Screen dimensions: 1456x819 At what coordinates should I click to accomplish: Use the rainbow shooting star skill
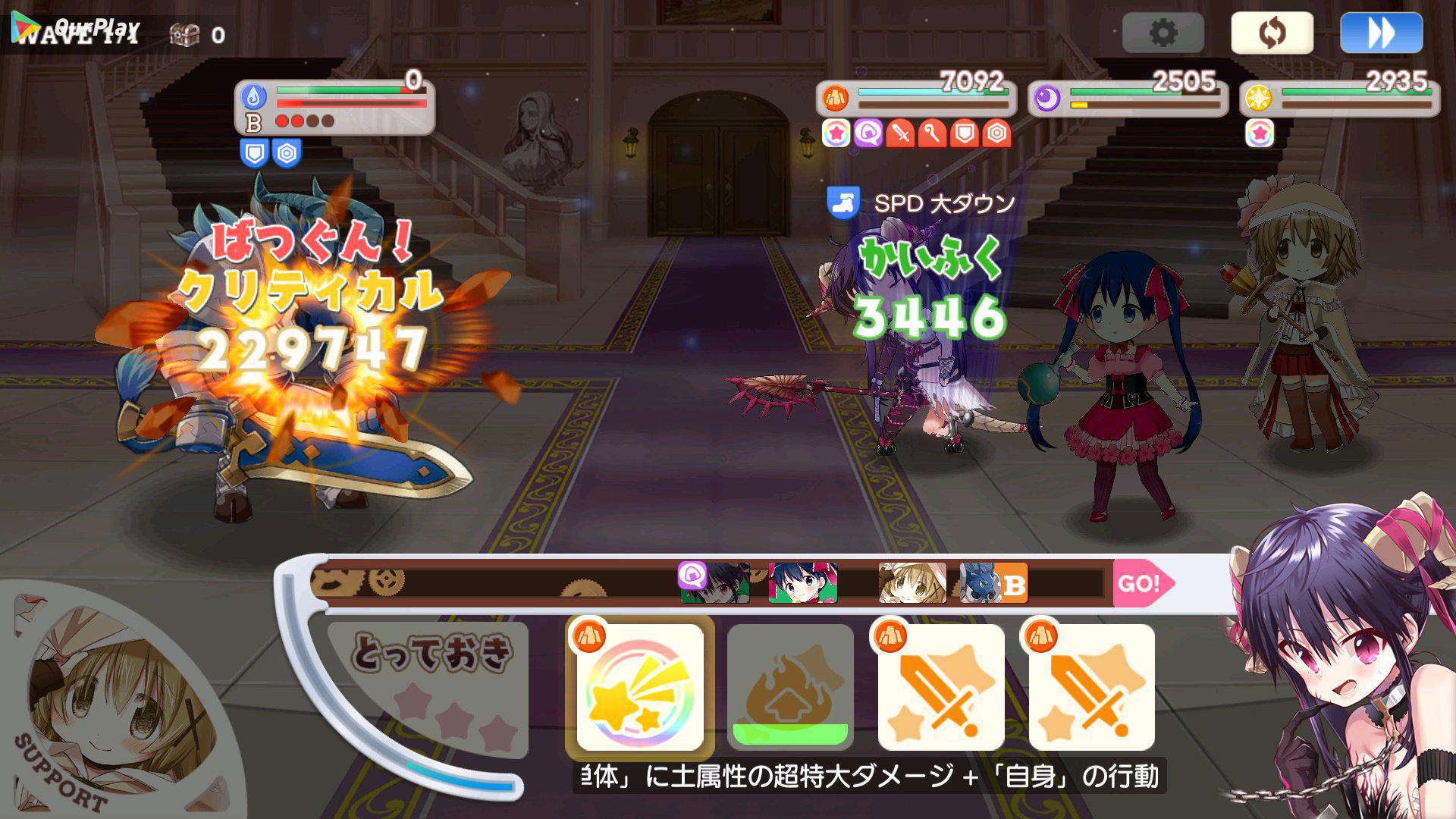[640, 687]
